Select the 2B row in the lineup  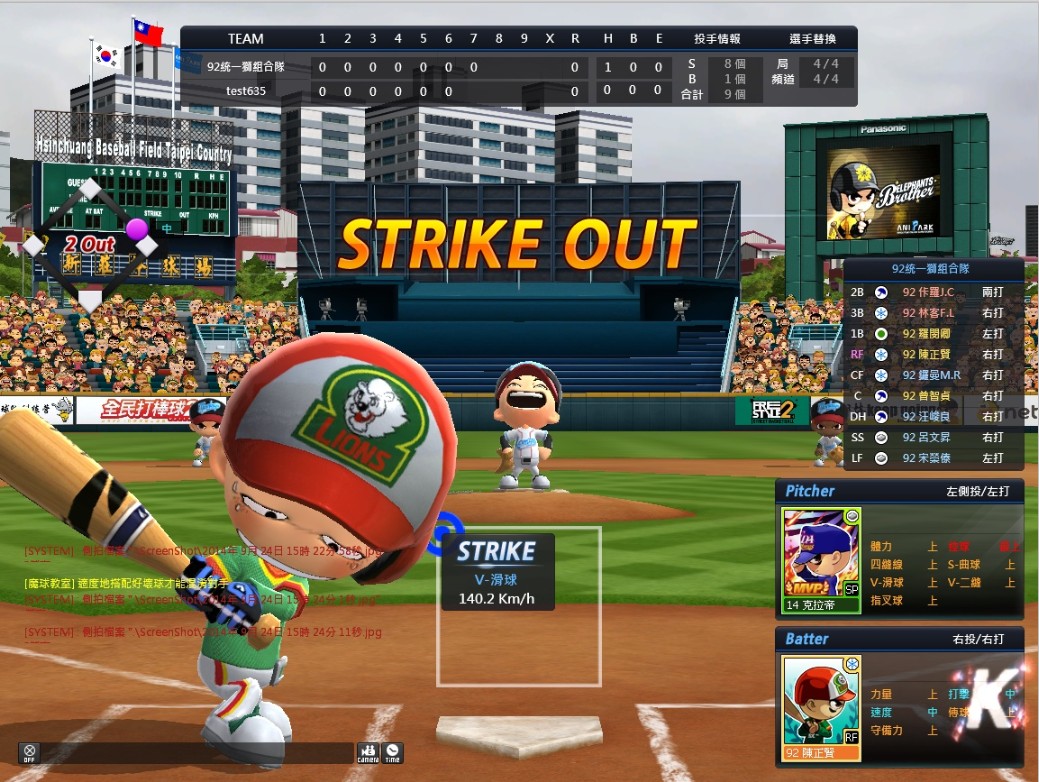(x=932, y=292)
